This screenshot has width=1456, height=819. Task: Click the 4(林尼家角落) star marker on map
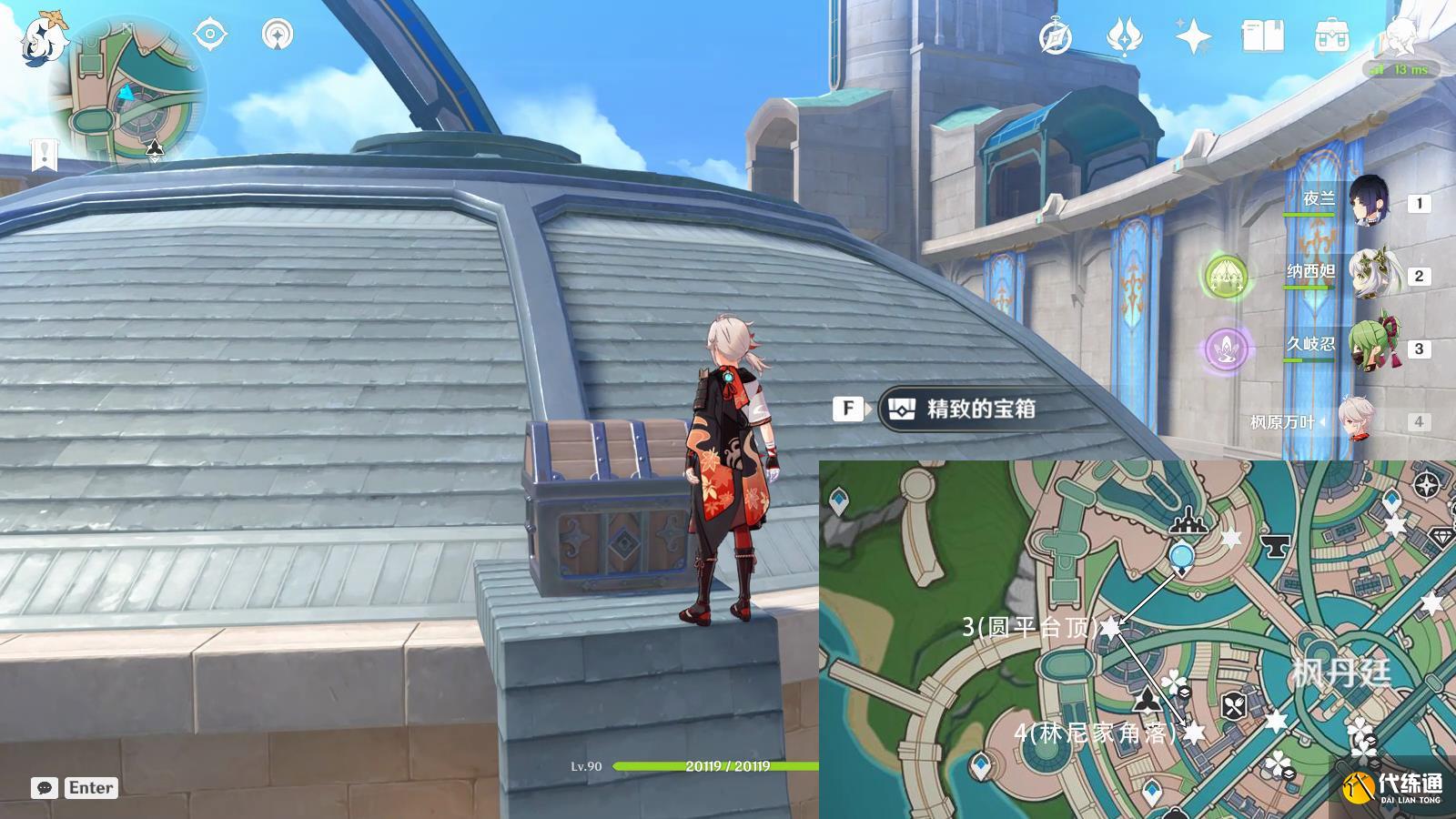pos(1193,732)
